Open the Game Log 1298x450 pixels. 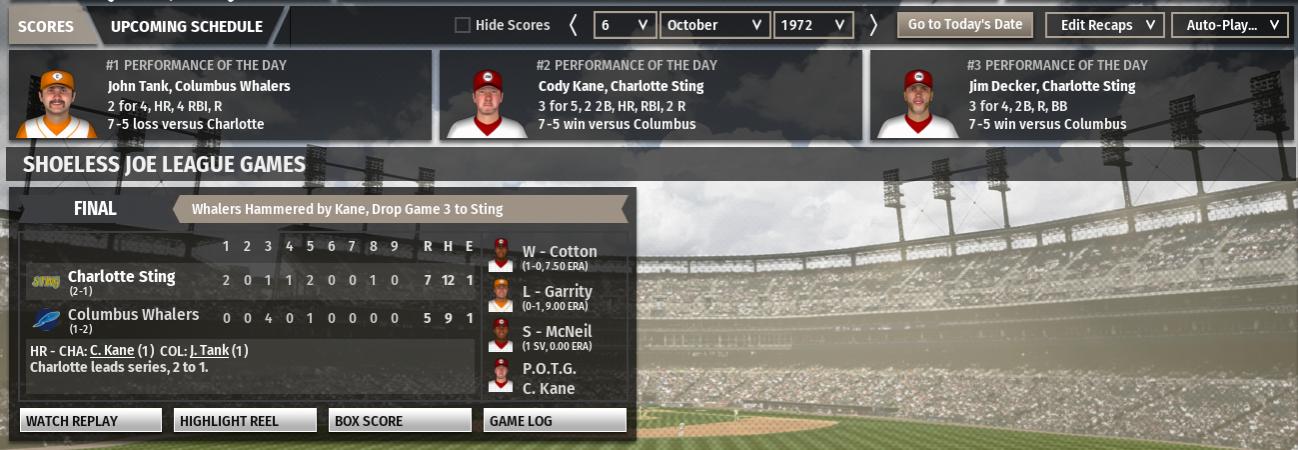pyautogui.click(x=555, y=421)
